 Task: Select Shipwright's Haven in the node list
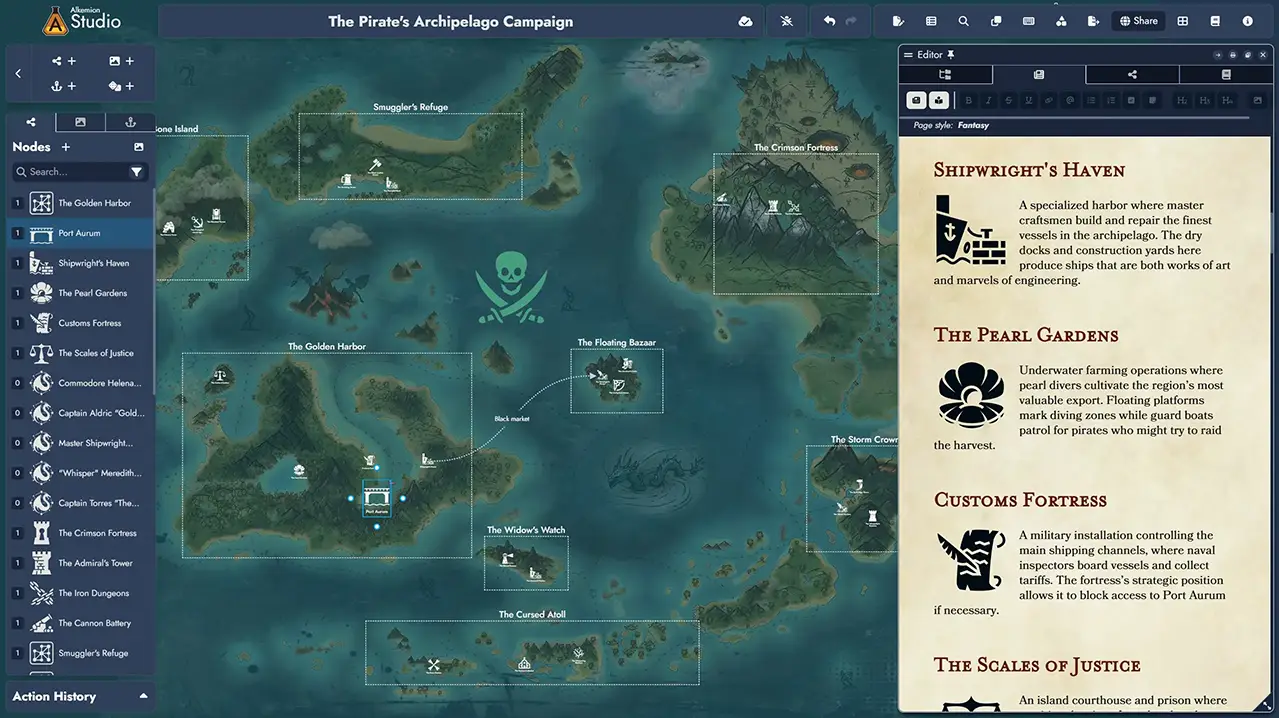click(94, 263)
